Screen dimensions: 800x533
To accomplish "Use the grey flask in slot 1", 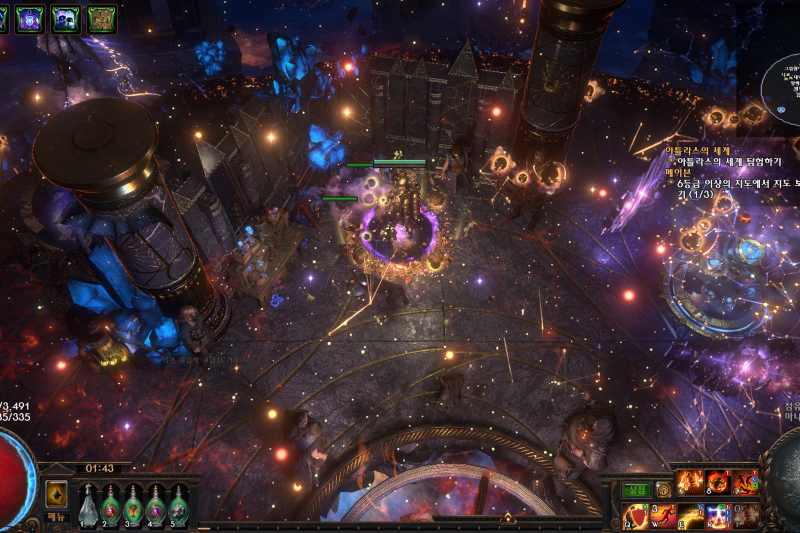I will click(x=88, y=505).
